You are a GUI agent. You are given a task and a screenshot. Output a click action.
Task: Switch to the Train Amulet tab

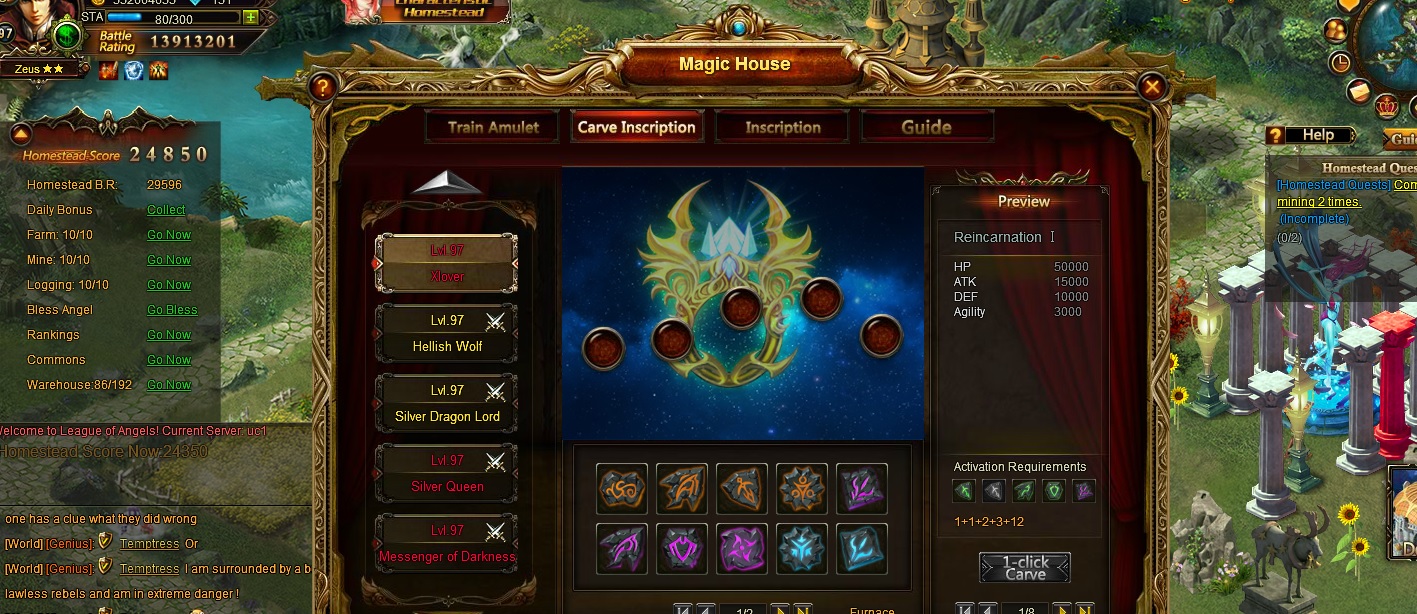(493, 127)
